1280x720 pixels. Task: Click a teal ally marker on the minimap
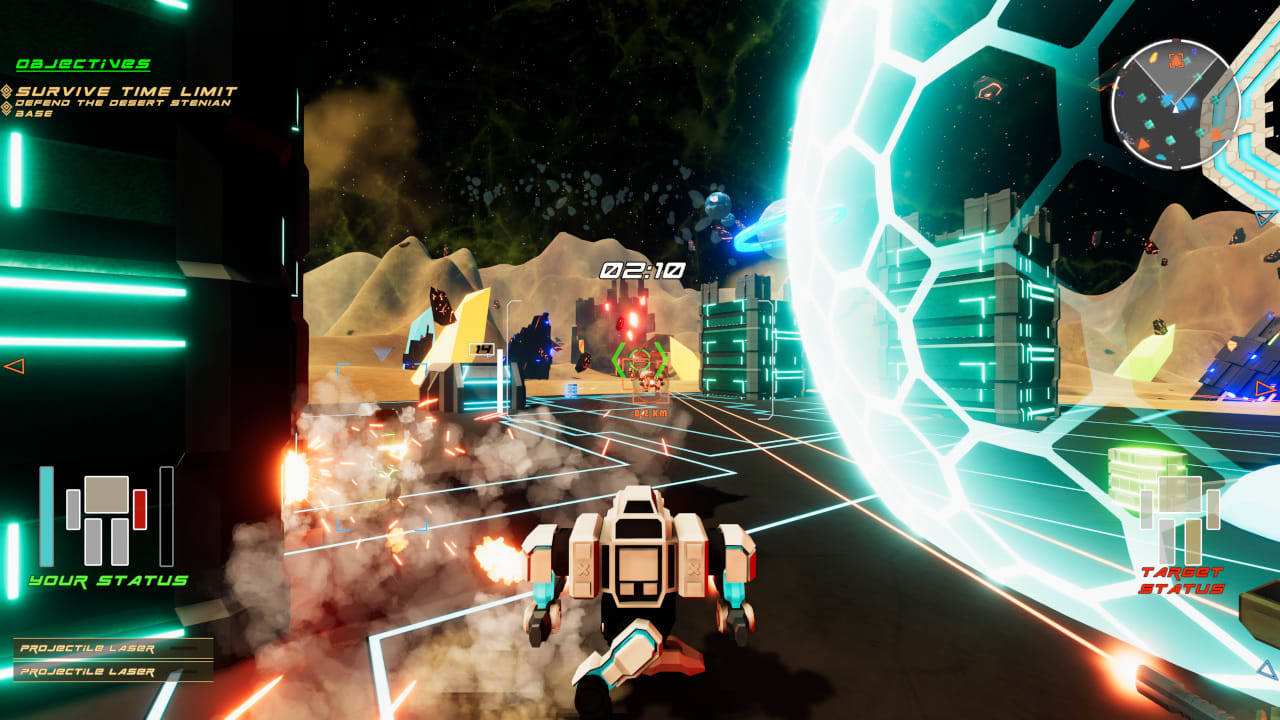(x=1142, y=98)
